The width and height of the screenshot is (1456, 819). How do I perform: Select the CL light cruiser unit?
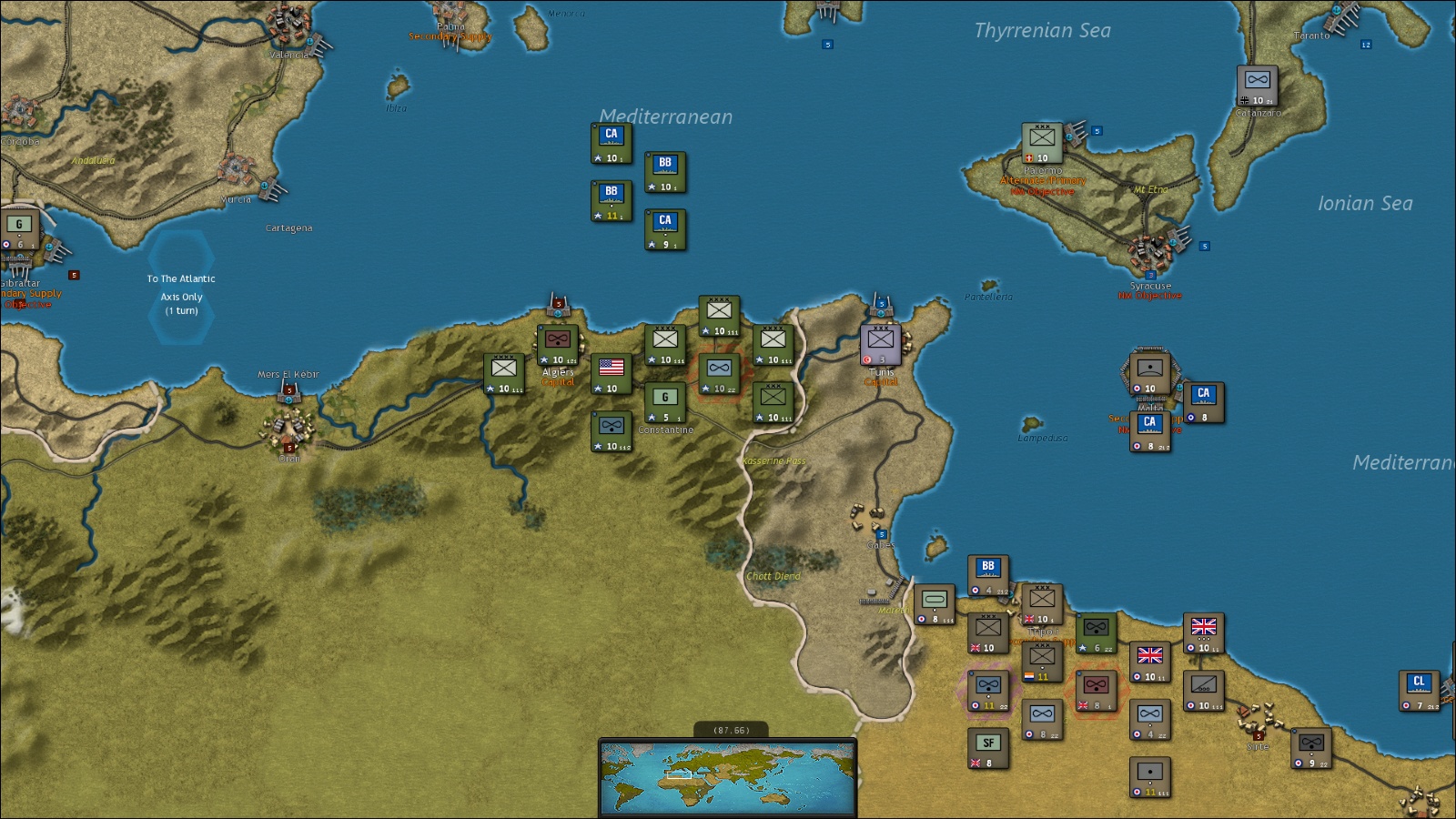[x=1419, y=690]
